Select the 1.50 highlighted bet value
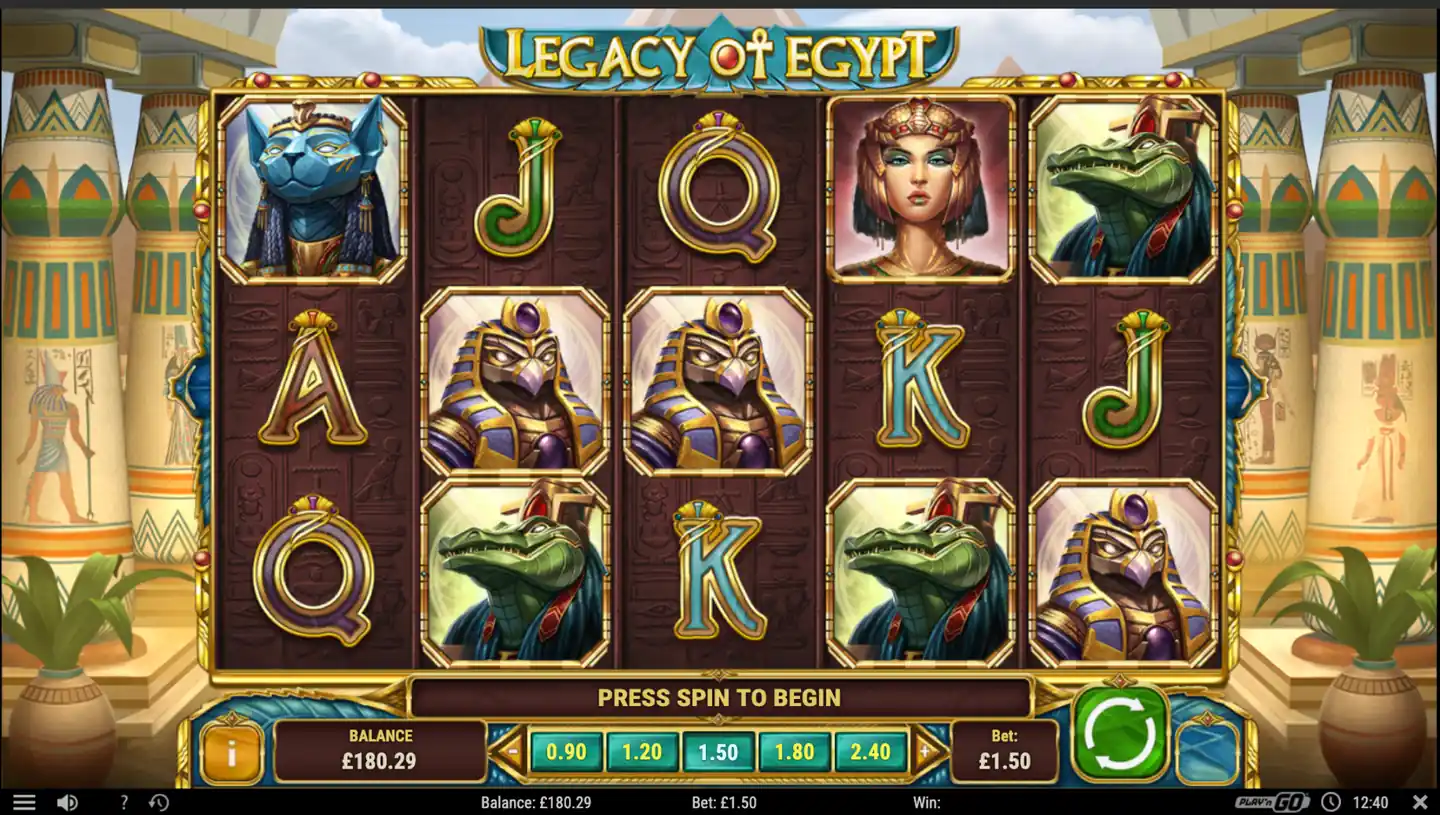Viewport: 1440px width, 815px height. click(718, 752)
